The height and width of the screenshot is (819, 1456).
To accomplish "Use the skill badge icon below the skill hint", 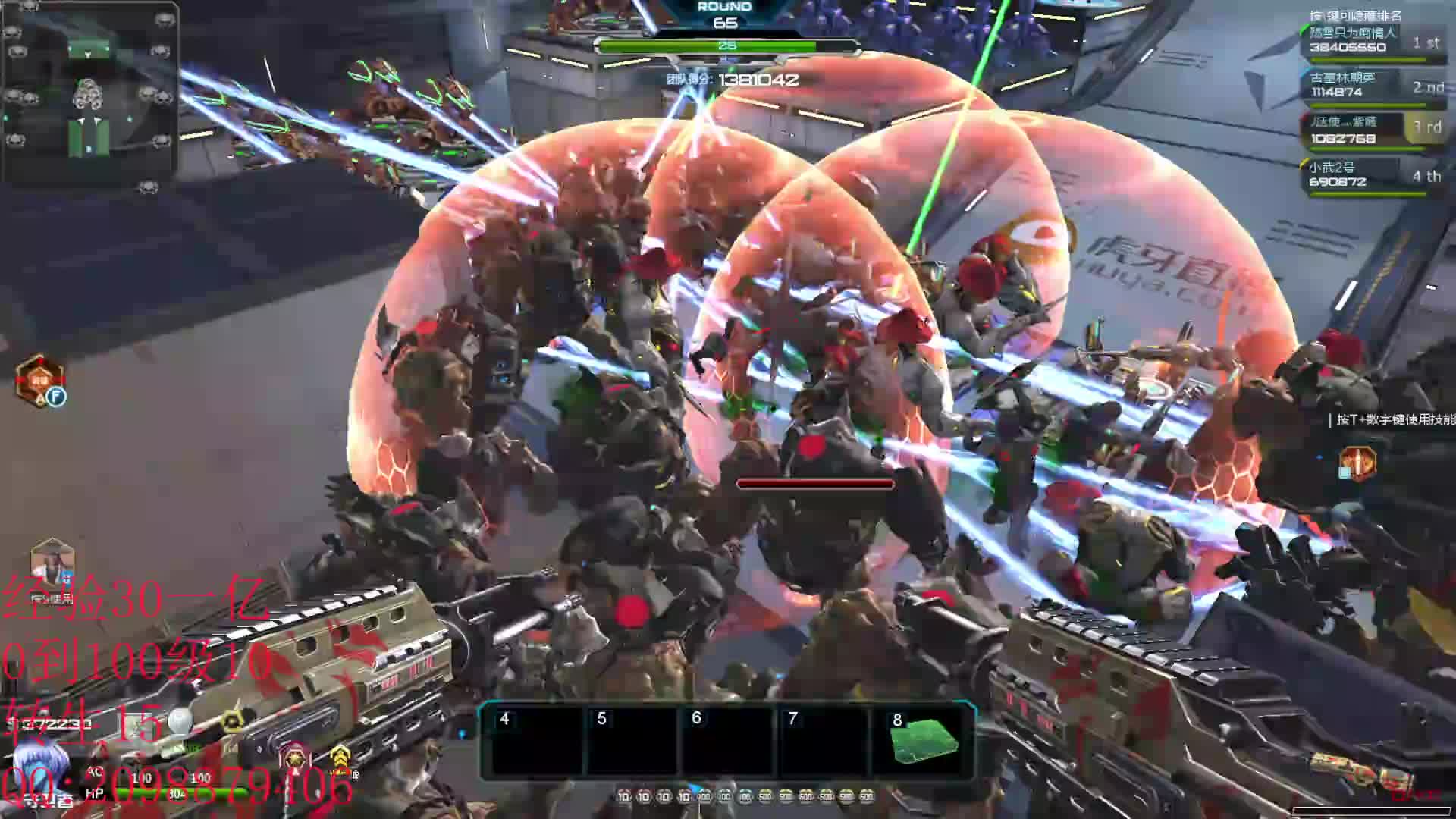I will (x=1357, y=463).
